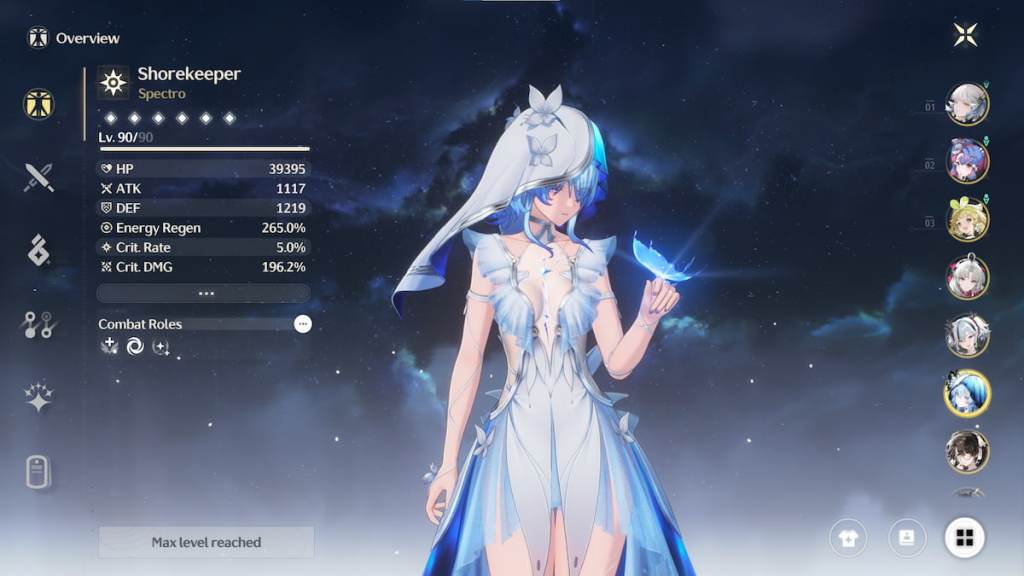Viewport: 1024px width, 576px height.
Task: Select the team slot 02 character portrait
Action: tap(967, 161)
